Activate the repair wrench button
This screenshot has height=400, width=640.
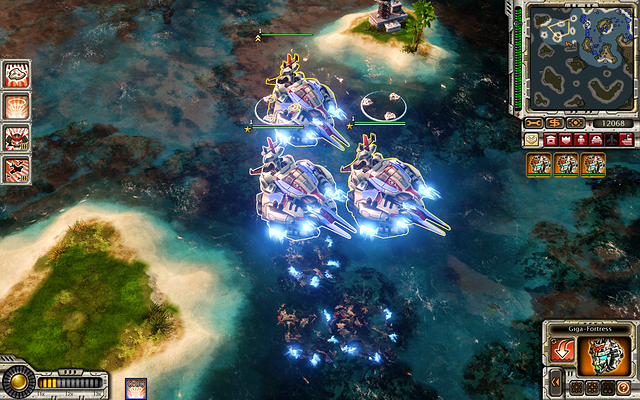pyautogui.click(x=533, y=123)
